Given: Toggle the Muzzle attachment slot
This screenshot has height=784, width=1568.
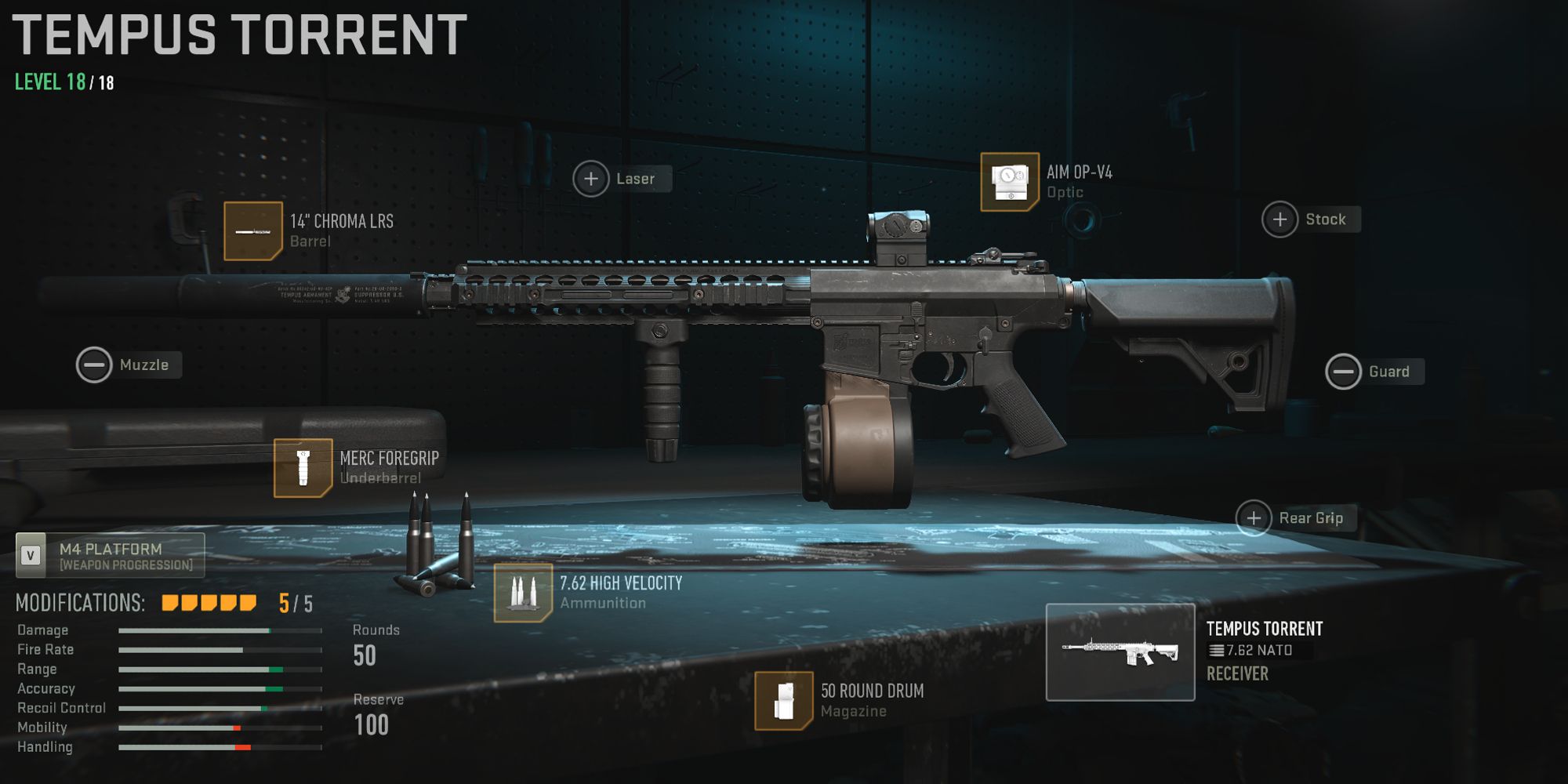Looking at the screenshot, I should 94,365.
